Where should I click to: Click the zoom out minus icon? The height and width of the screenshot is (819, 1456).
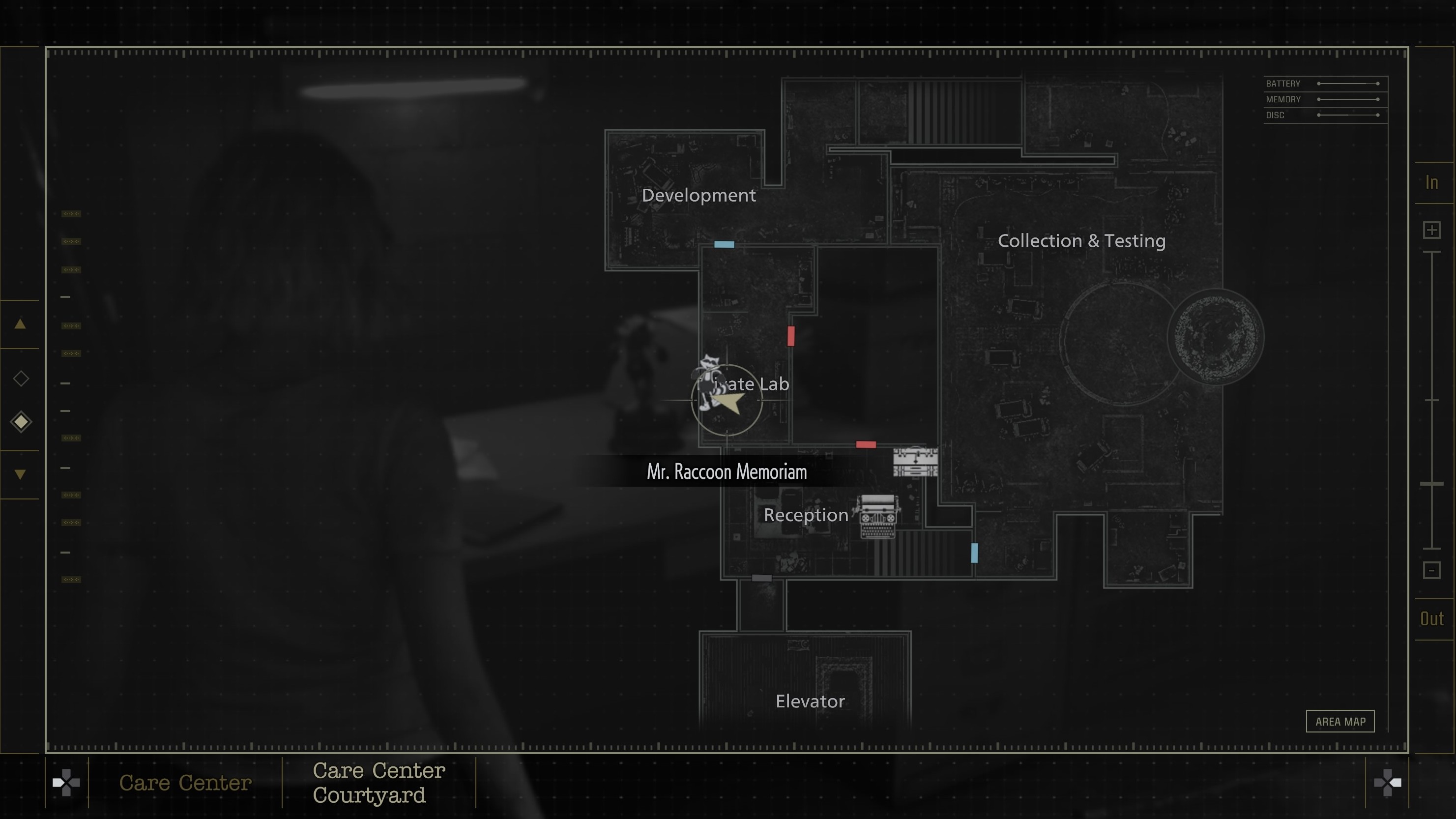[x=1432, y=570]
